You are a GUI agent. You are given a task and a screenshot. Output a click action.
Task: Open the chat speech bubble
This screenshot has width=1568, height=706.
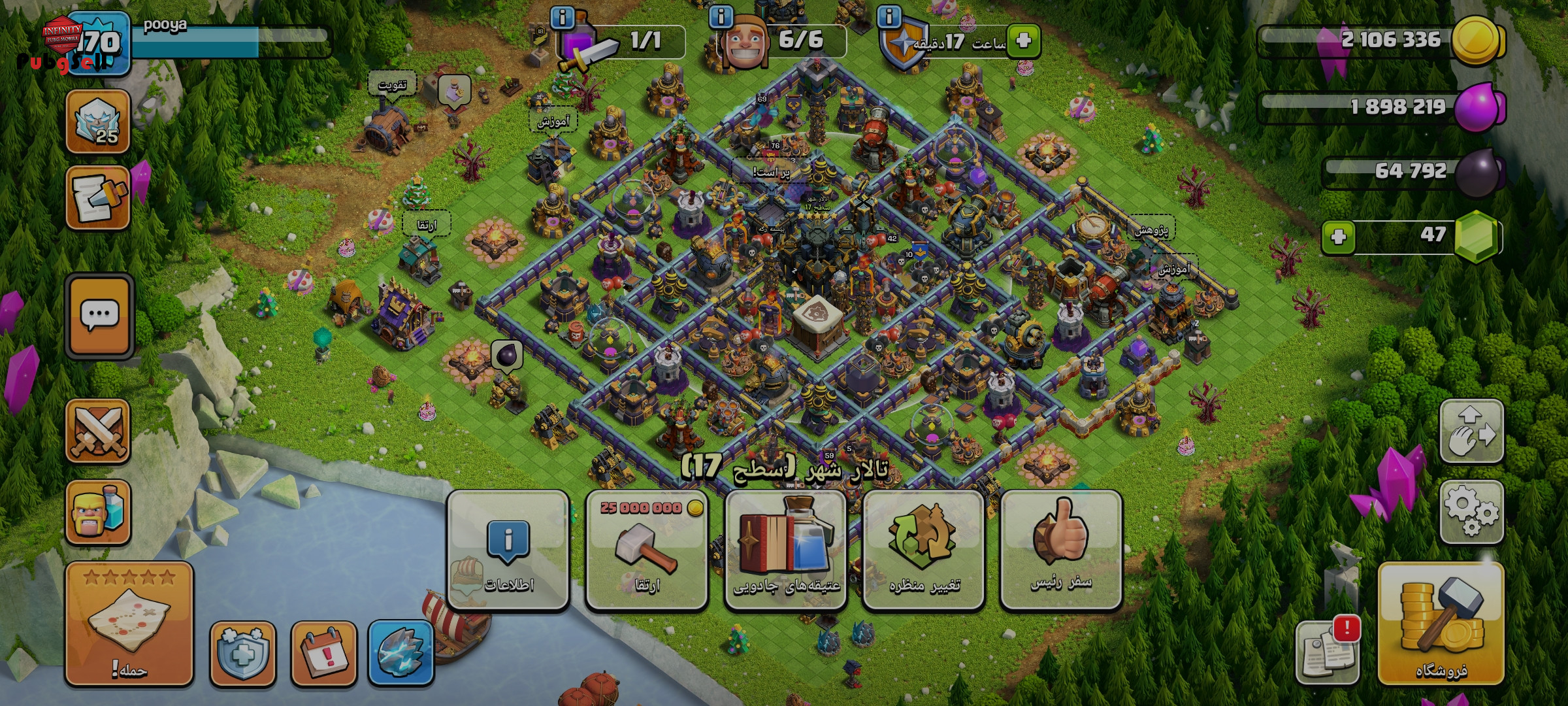(99, 316)
